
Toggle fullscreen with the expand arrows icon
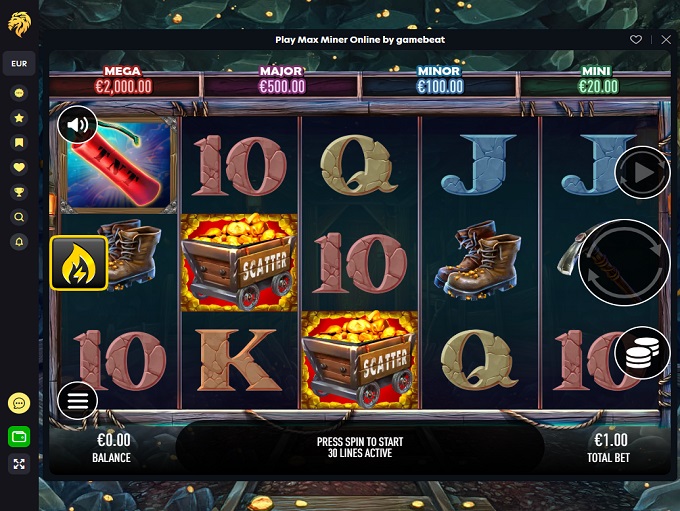[x=19, y=464]
